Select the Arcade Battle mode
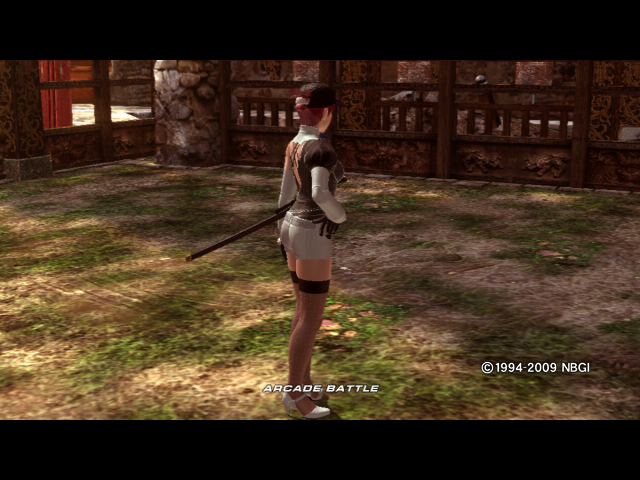Image resolution: width=640 pixels, height=480 pixels. [x=320, y=388]
